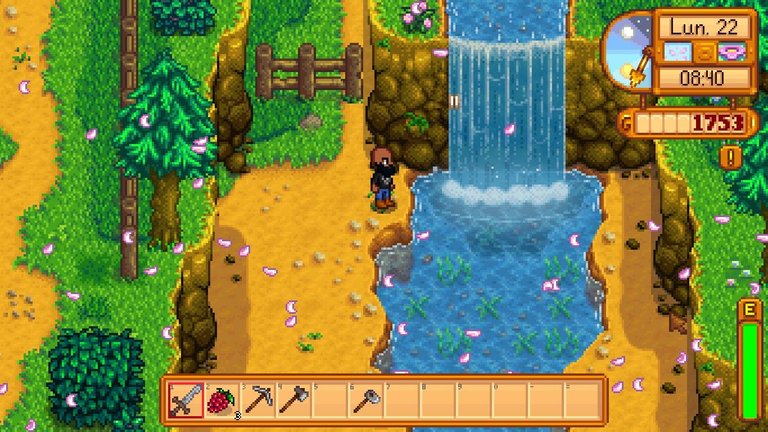Switch to the axe hotbar slot
Image resolution: width=768 pixels, height=432 pixels.
click(293, 400)
